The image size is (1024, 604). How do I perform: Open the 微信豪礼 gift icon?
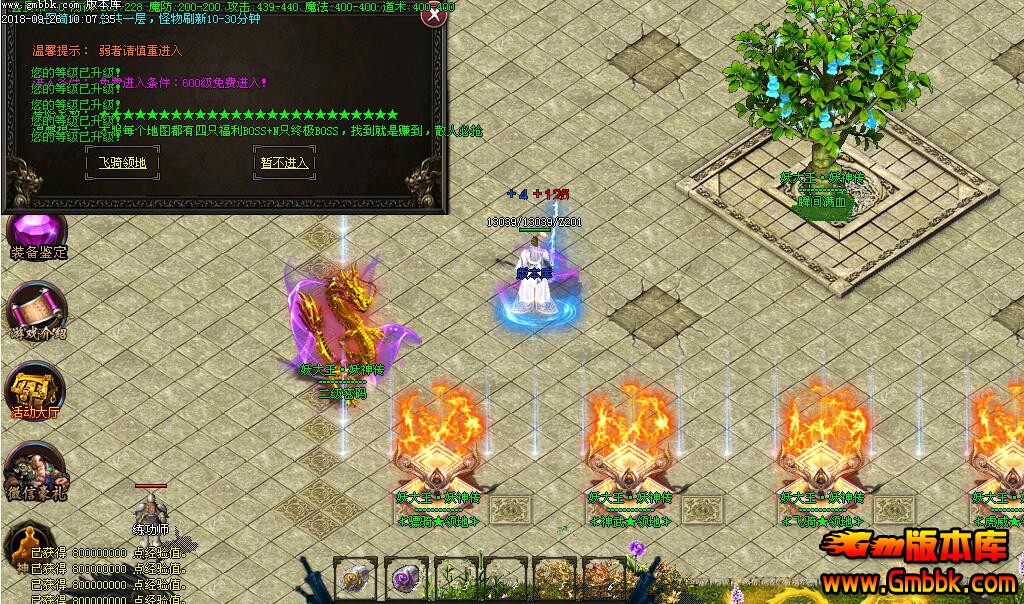(36, 470)
